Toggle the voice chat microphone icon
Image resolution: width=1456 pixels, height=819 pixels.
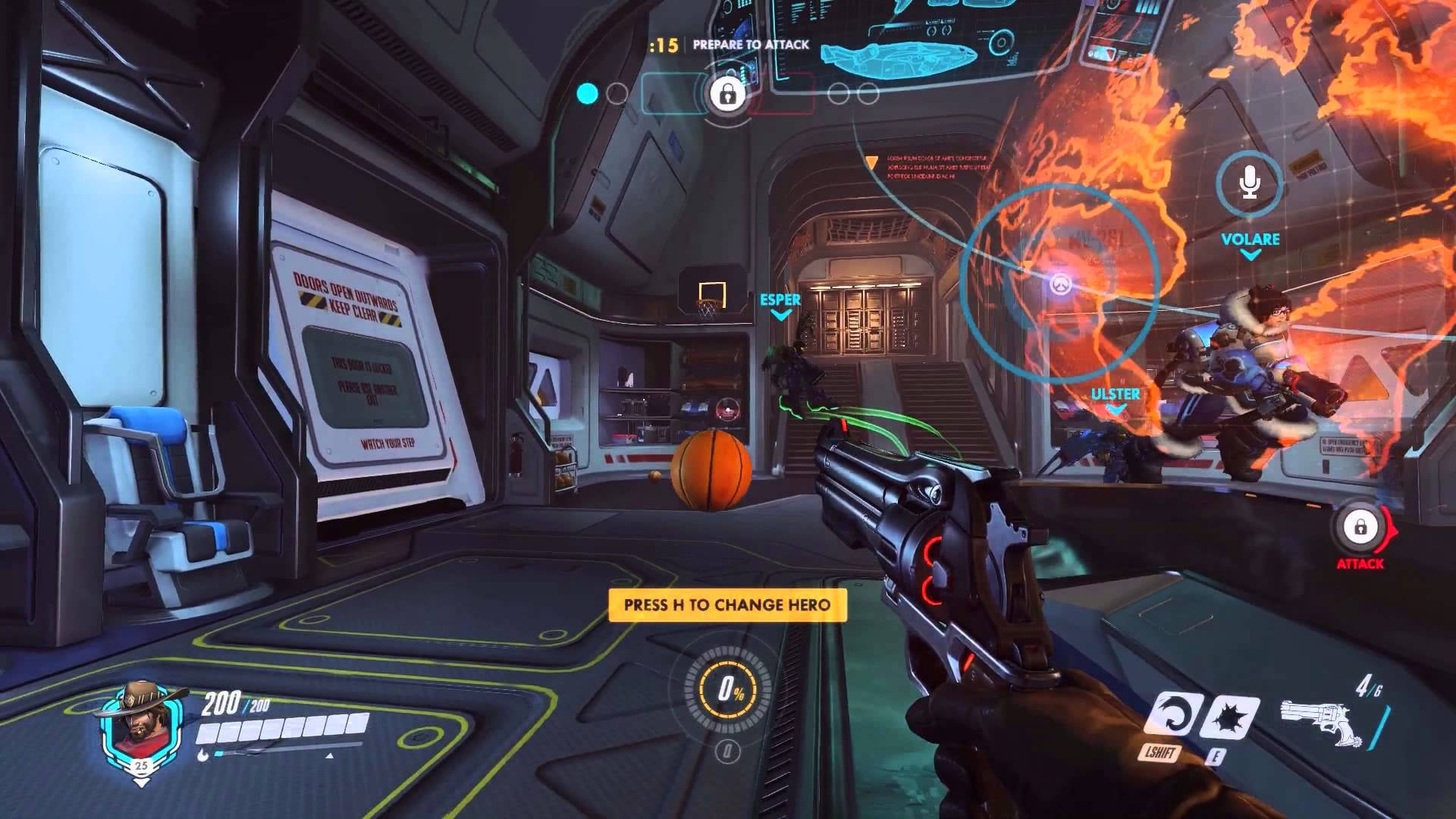tap(1249, 183)
